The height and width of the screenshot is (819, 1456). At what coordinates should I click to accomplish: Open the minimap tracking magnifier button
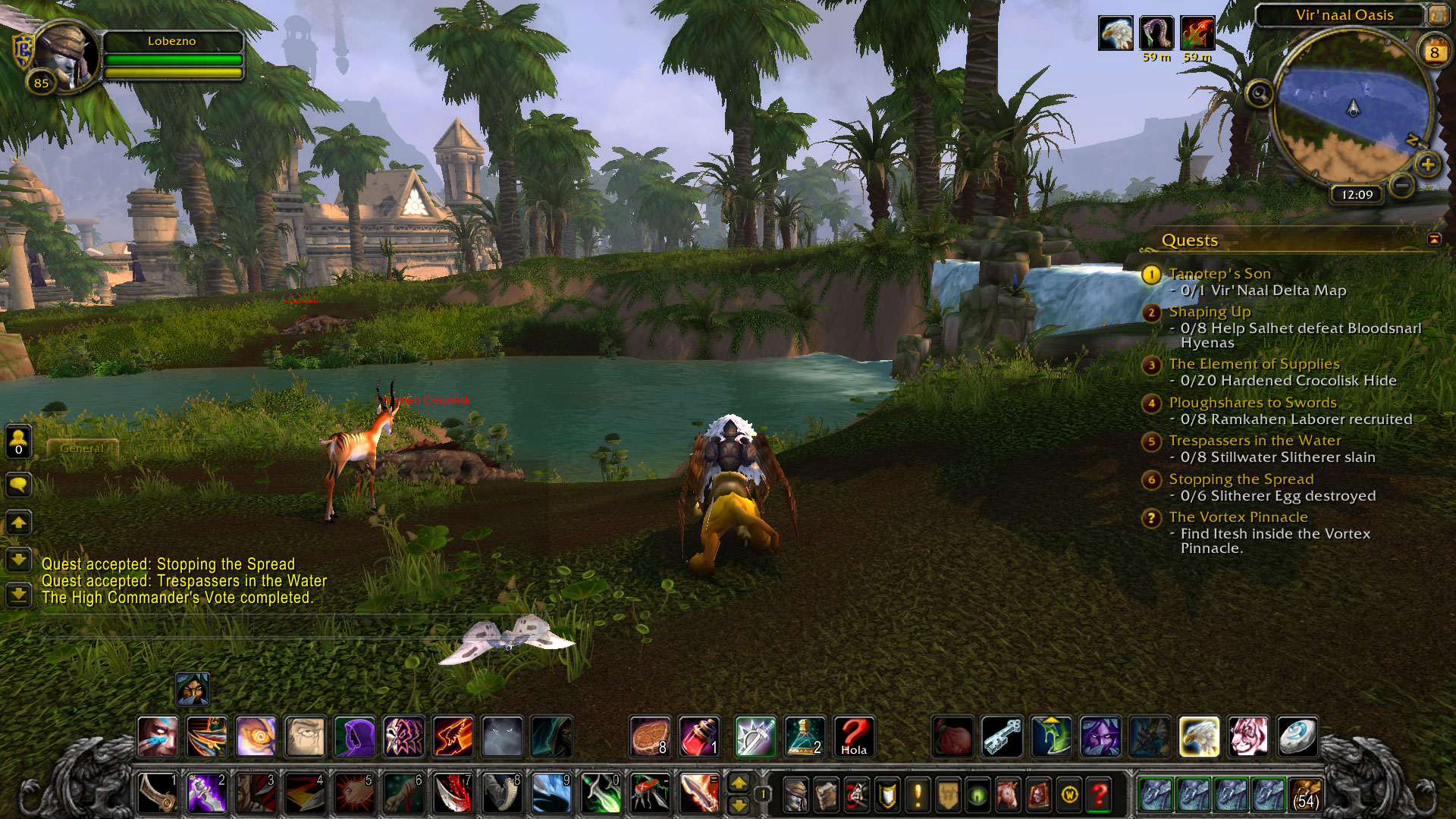1260,94
